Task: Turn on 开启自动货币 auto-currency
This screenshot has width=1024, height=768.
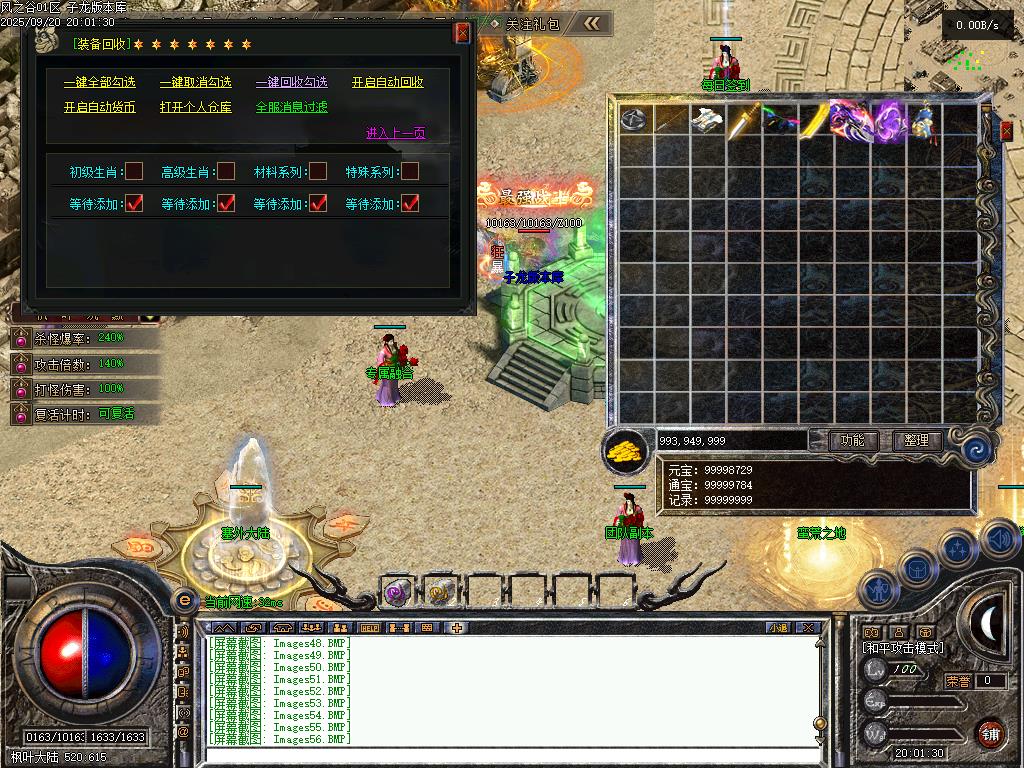Action: click(99, 107)
